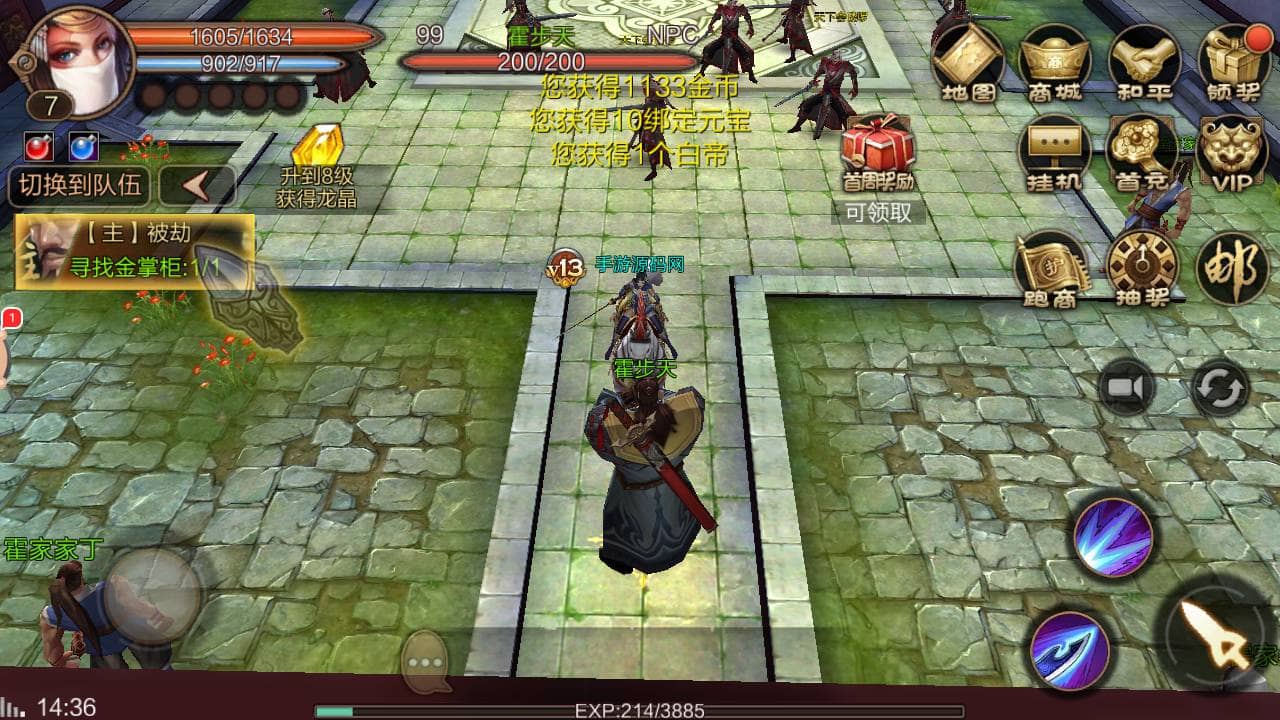Toggle the 和平 peace mode icon
The image size is (1280, 720).
click(1144, 60)
